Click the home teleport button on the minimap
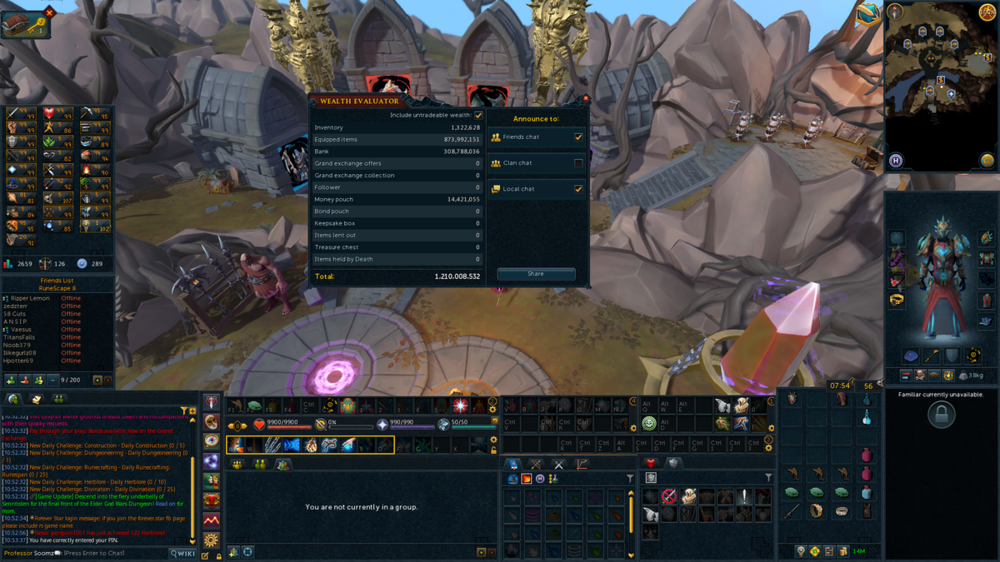This screenshot has height=562, width=1000. click(x=896, y=160)
